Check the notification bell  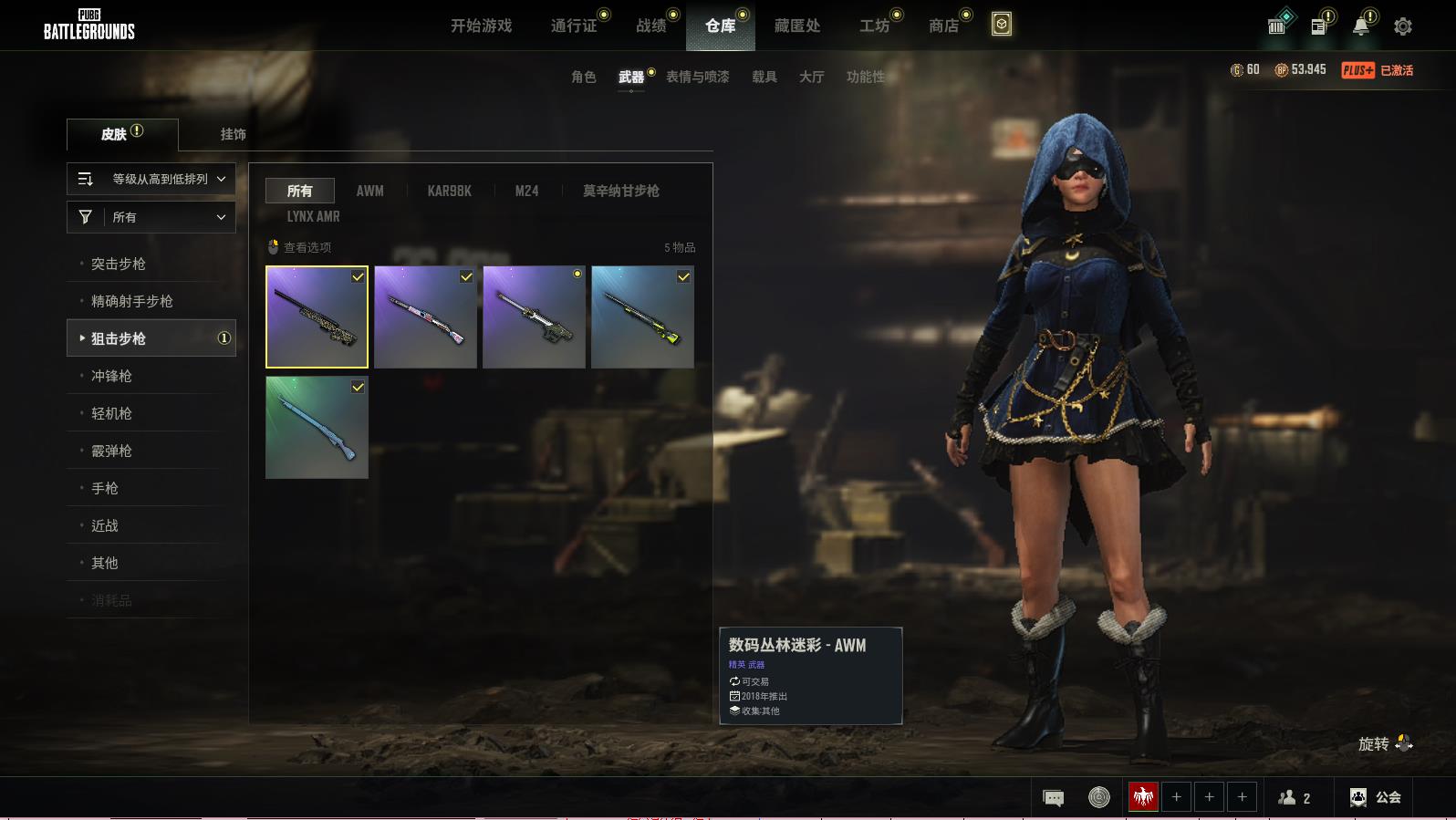pyautogui.click(x=1361, y=26)
